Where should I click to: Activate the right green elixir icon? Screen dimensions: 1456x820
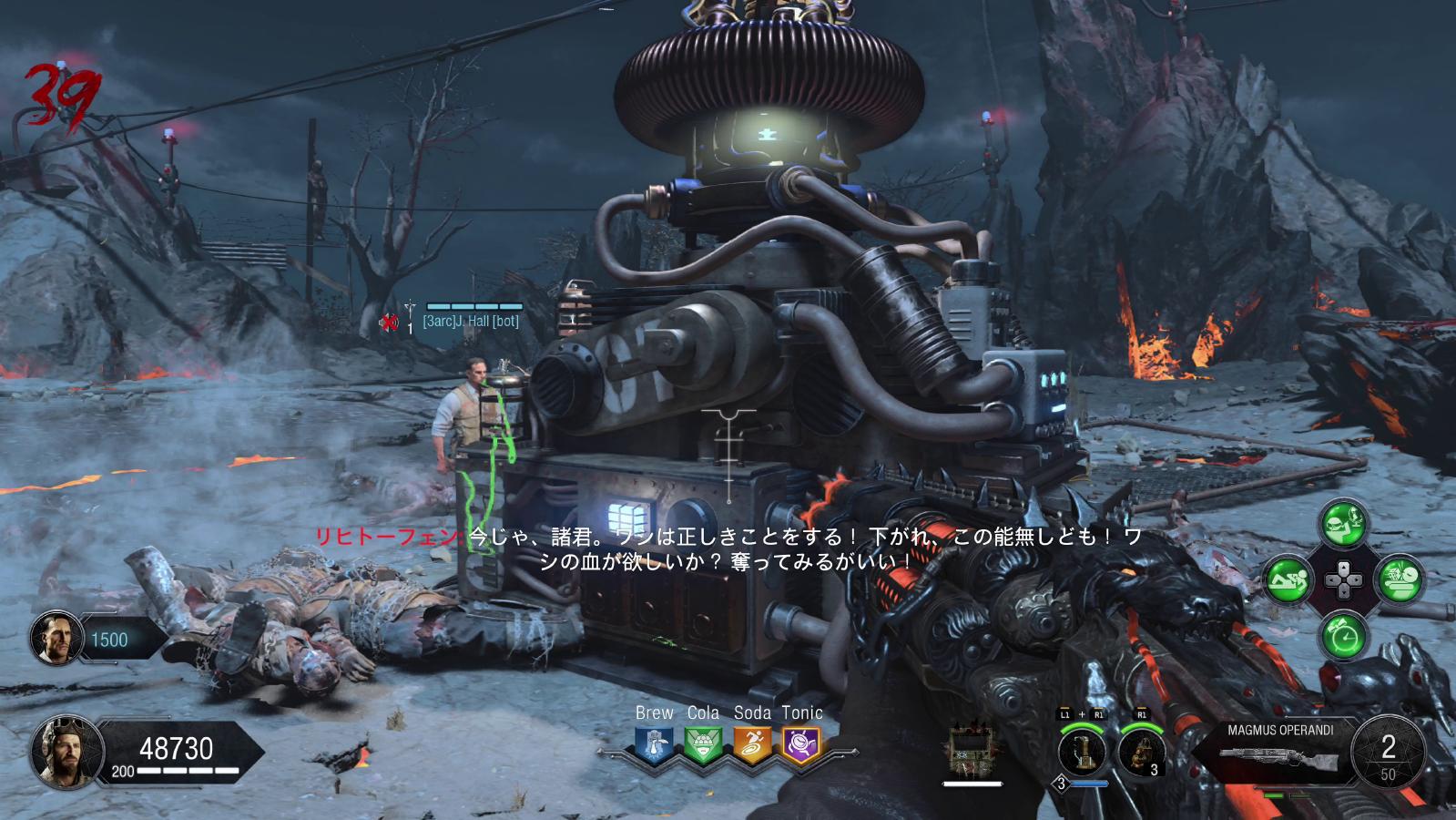coord(1400,579)
